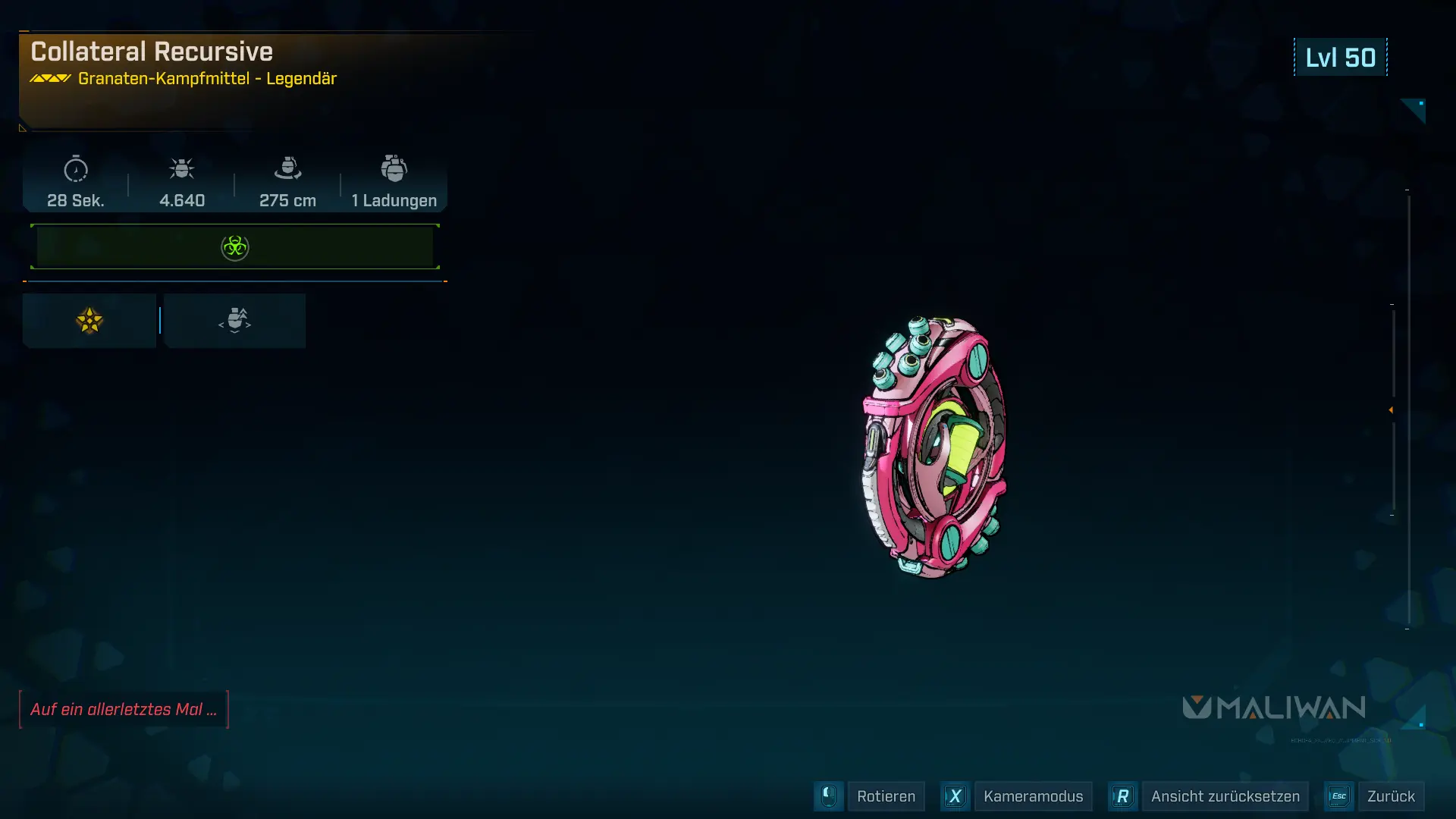This screenshot has width=1456, height=819.
Task: Select the grenade arrows perk icon
Action: coord(235,321)
